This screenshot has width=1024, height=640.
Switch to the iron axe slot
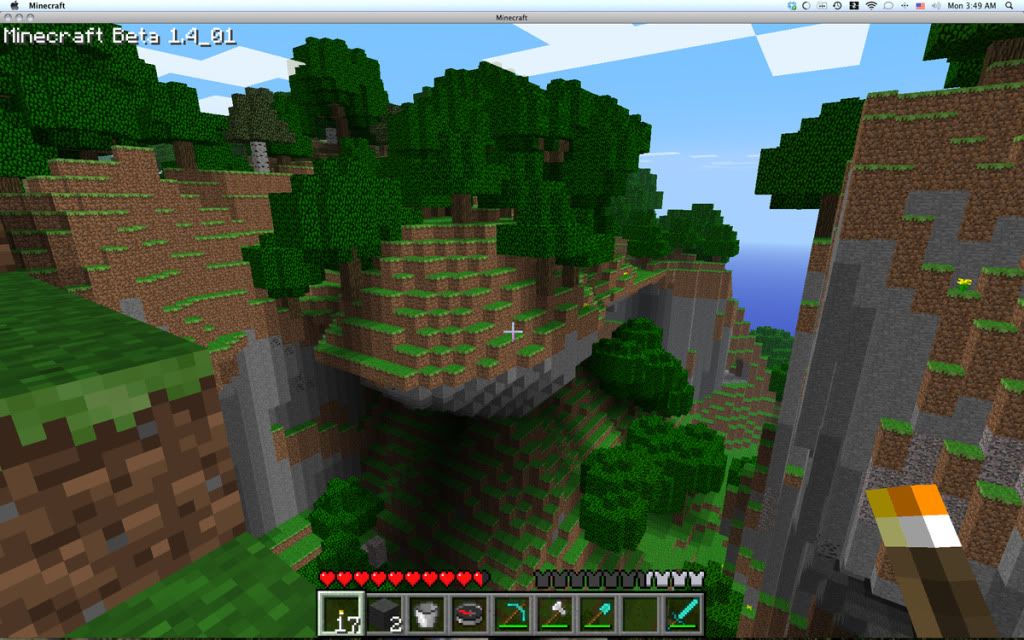pyautogui.click(x=554, y=612)
